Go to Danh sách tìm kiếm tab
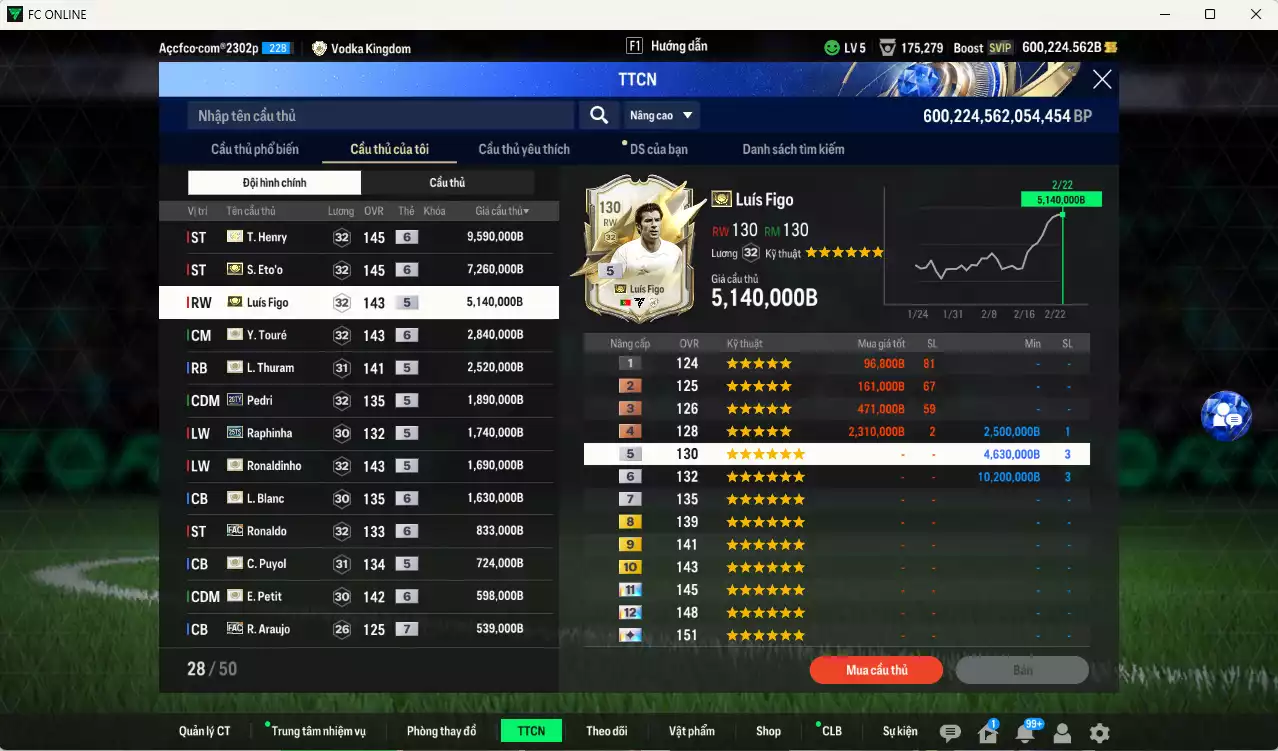Image resolution: width=1278 pixels, height=751 pixels. coord(793,149)
